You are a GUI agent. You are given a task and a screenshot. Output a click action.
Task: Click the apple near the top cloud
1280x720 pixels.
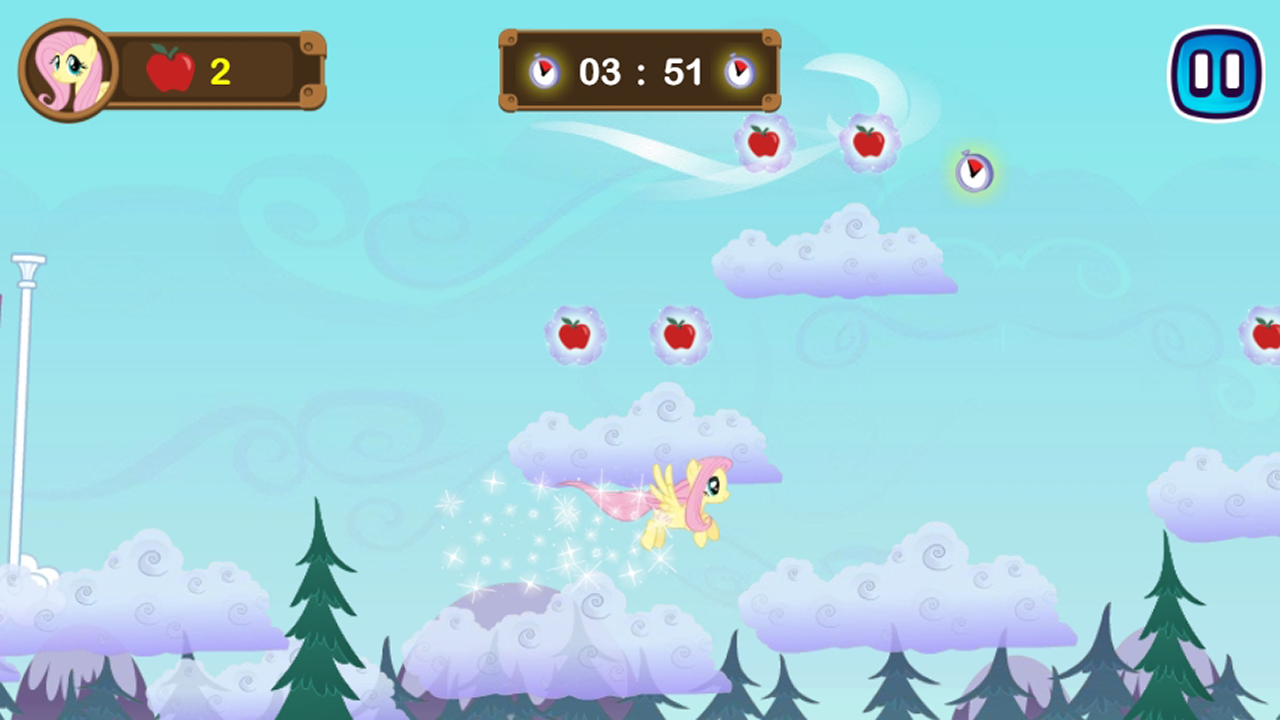coord(765,142)
